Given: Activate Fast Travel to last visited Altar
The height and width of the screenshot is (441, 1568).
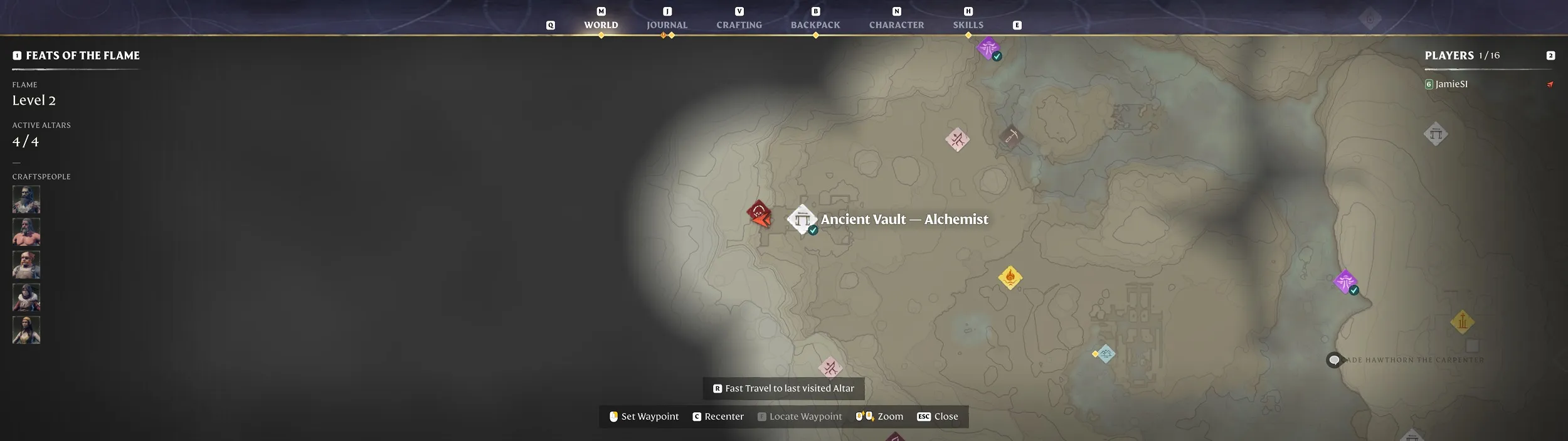Looking at the screenshot, I should [783, 388].
